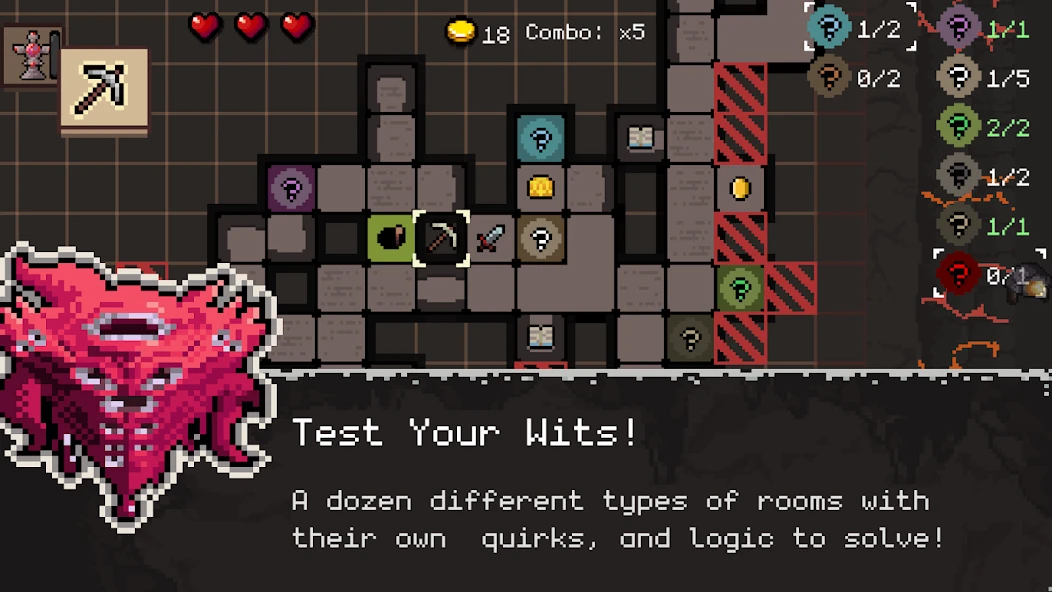Select the pickaxe tool card
Viewport: 1052px width, 592px height.
[x=104, y=89]
